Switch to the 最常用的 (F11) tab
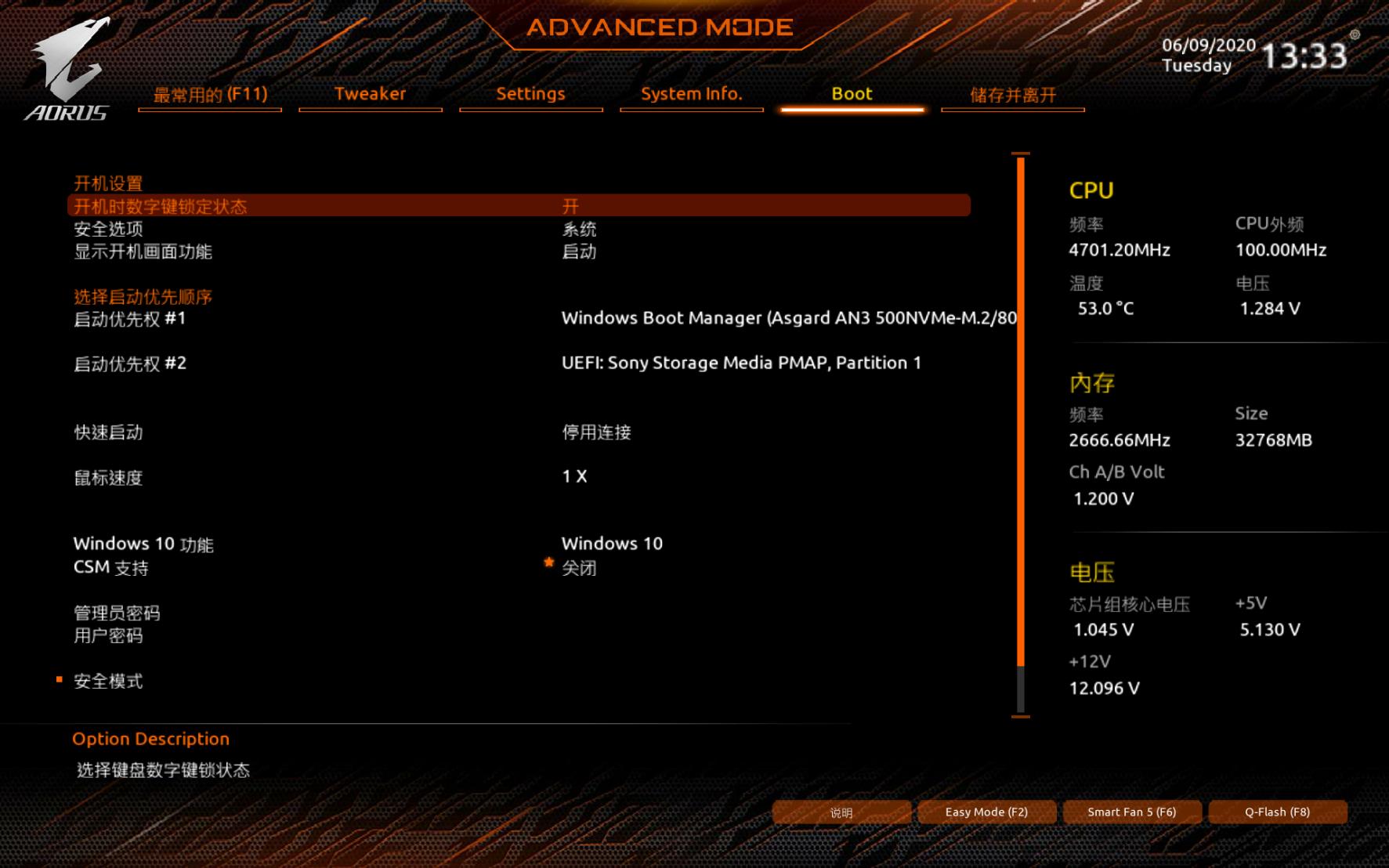The height and width of the screenshot is (868, 1389). (x=210, y=95)
